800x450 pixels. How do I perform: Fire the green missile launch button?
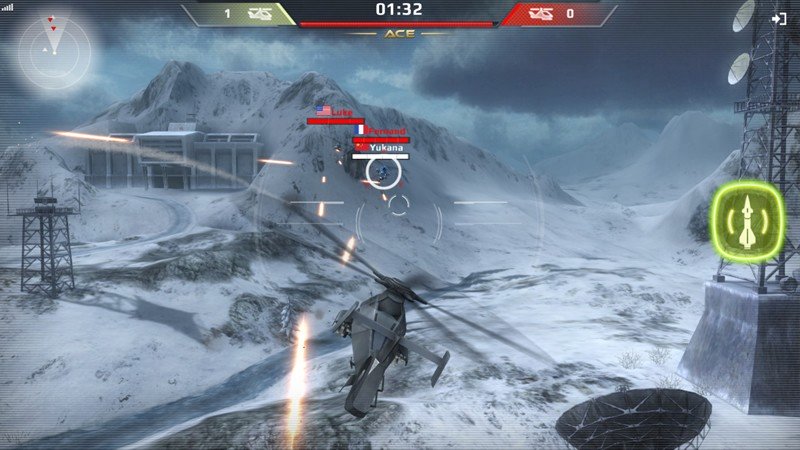(748, 222)
